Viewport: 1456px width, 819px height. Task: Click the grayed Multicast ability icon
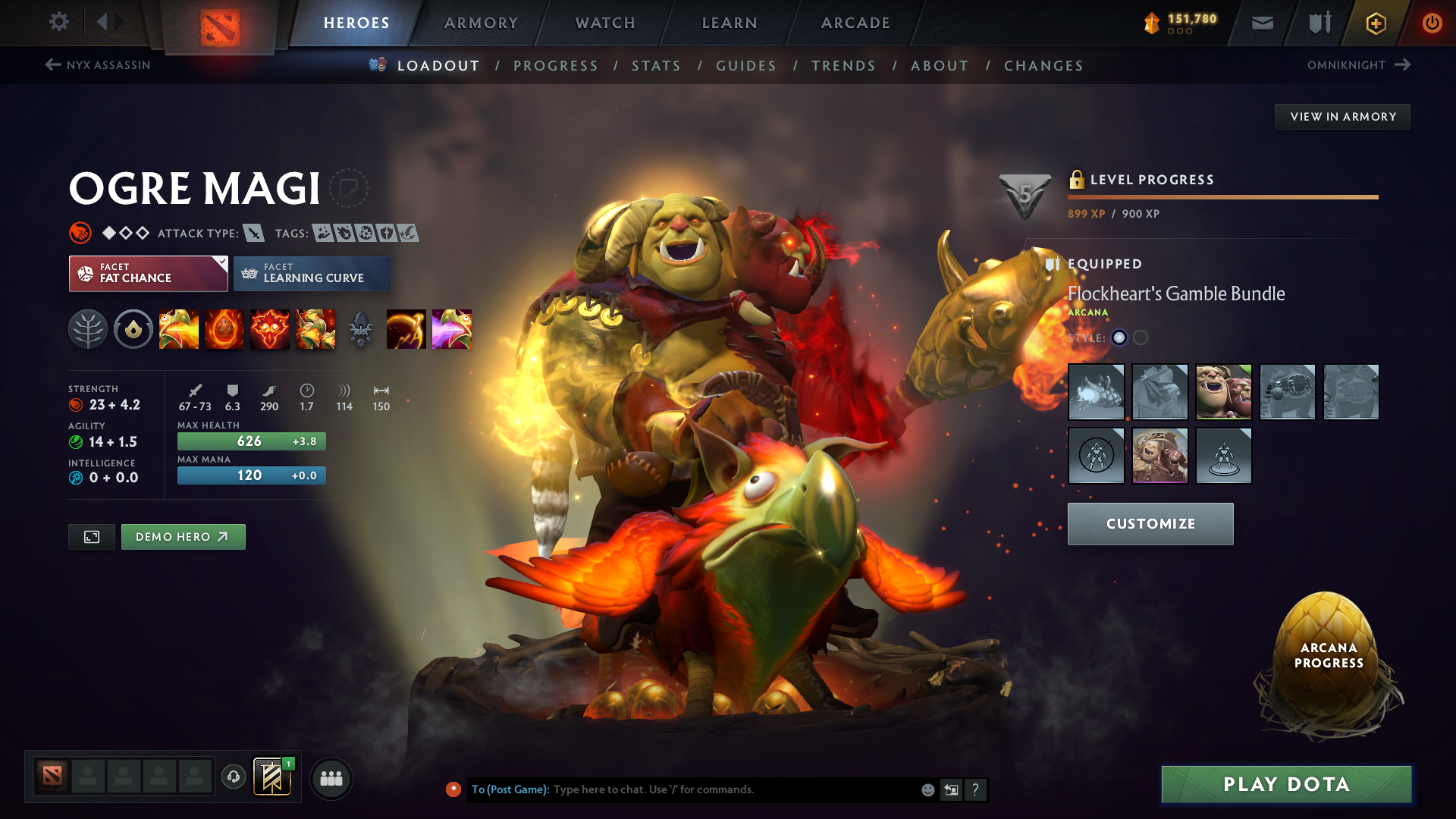(x=361, y=328)
